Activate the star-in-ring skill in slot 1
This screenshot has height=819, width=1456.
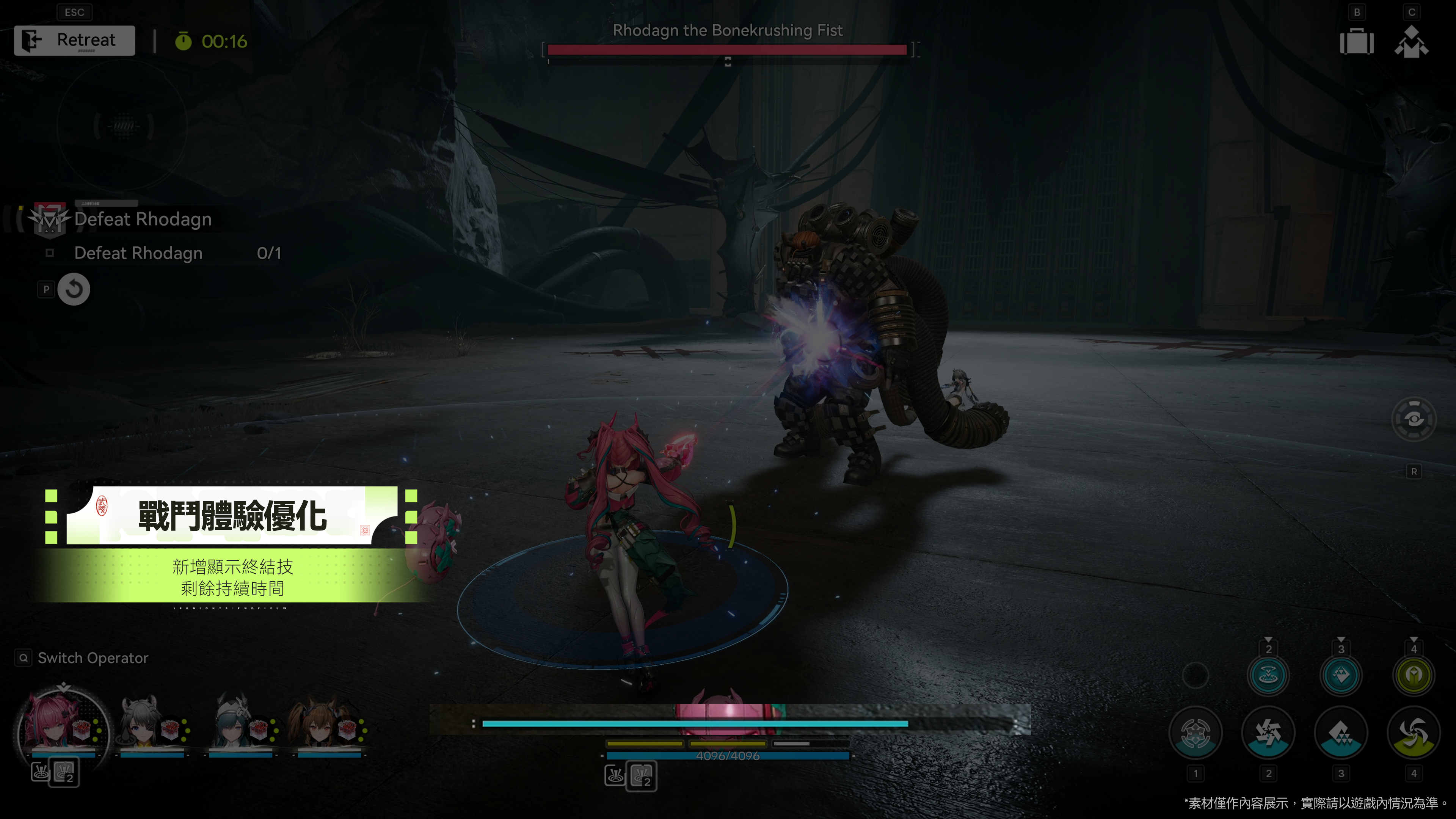(1196, 733)
